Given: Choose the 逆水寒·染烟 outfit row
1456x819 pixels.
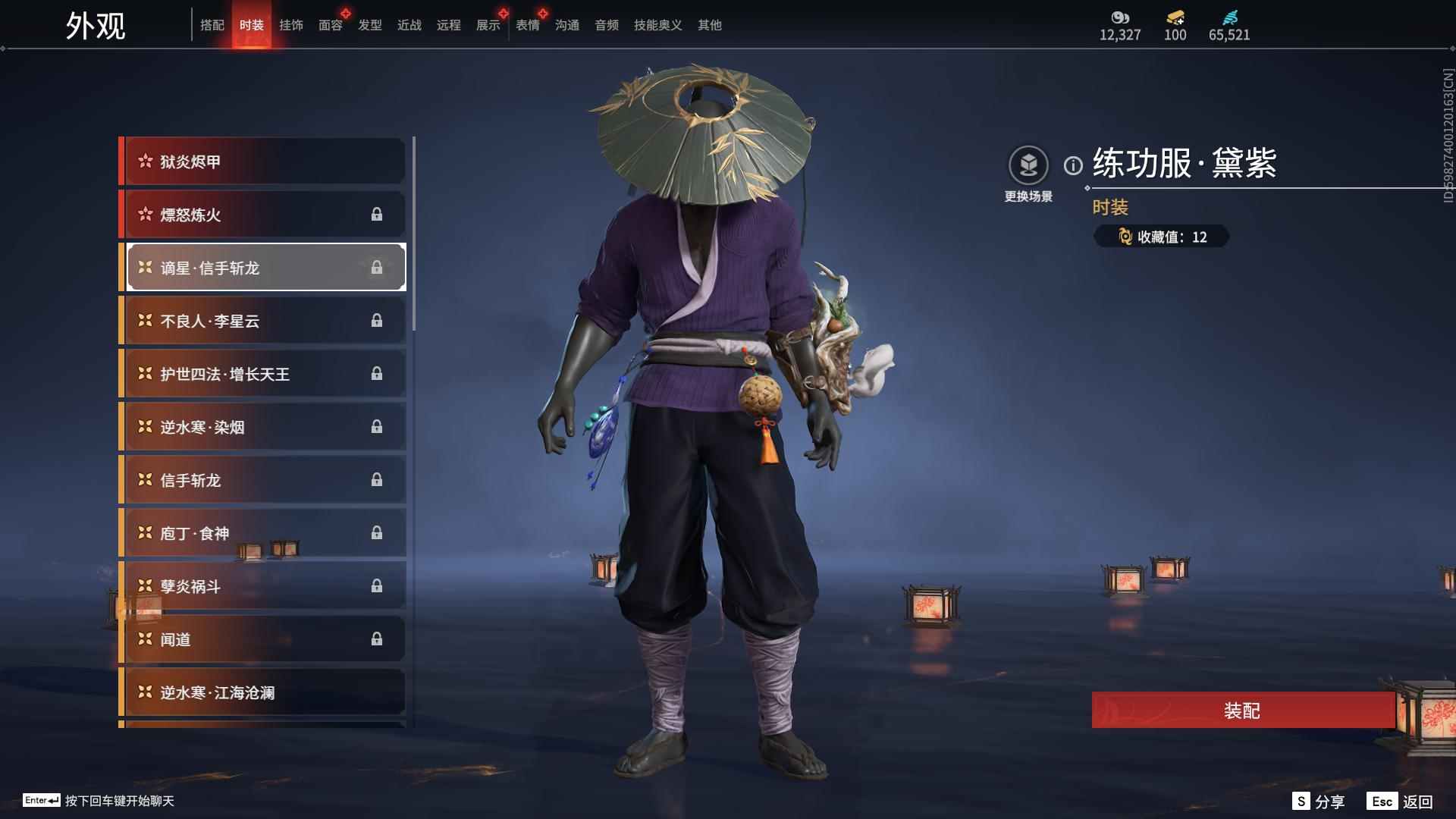Looking at the screenshot, I should [264, 427].
